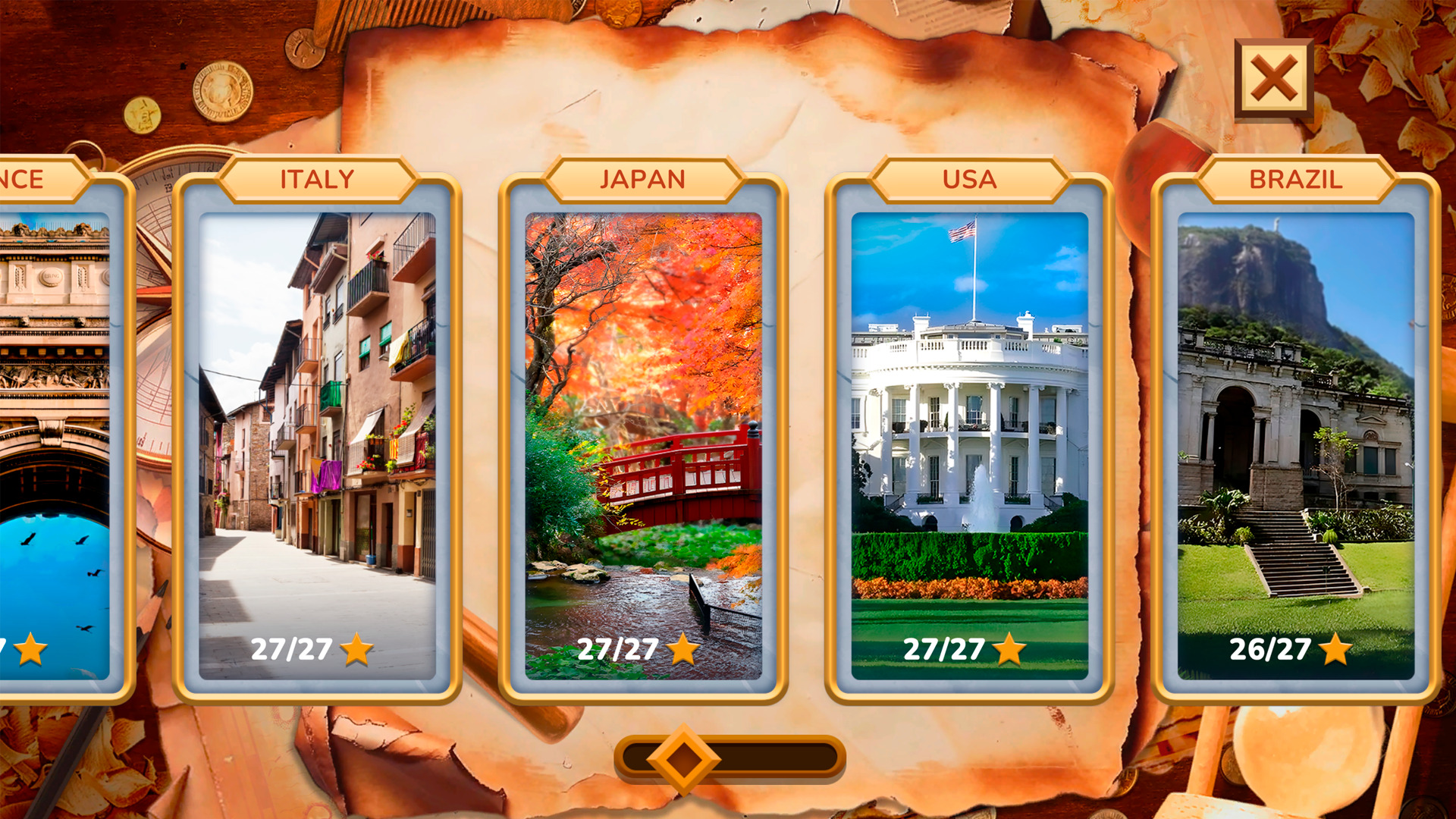Click the star beside Japan's 27/27 progress
Image resolution: width=1456 pixels, height=819 pixels.
(683, 649)
